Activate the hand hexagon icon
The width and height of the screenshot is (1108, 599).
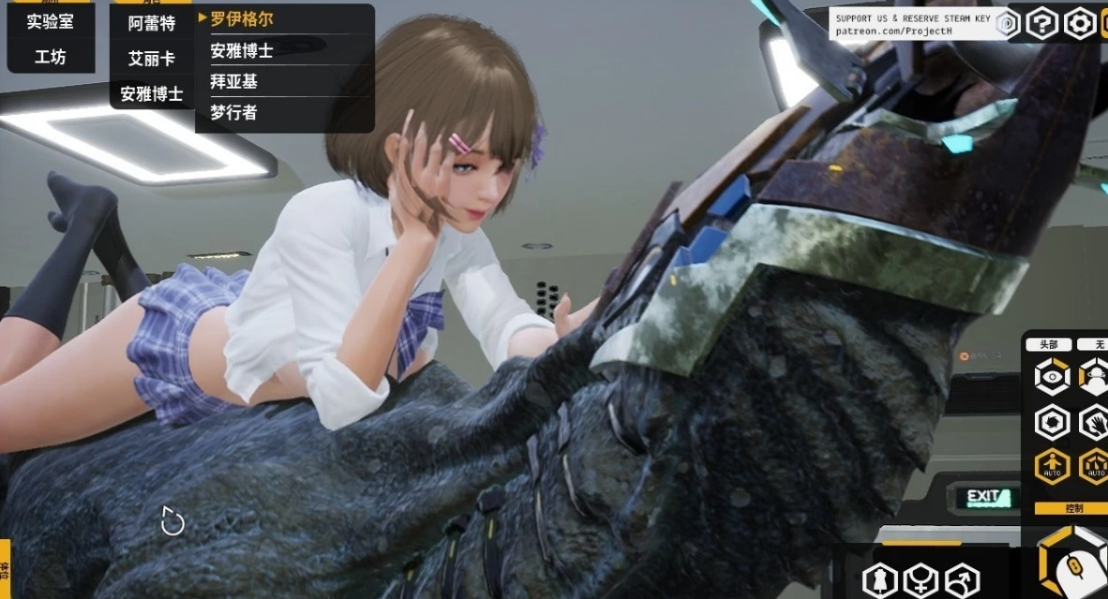click(1094, 421)
